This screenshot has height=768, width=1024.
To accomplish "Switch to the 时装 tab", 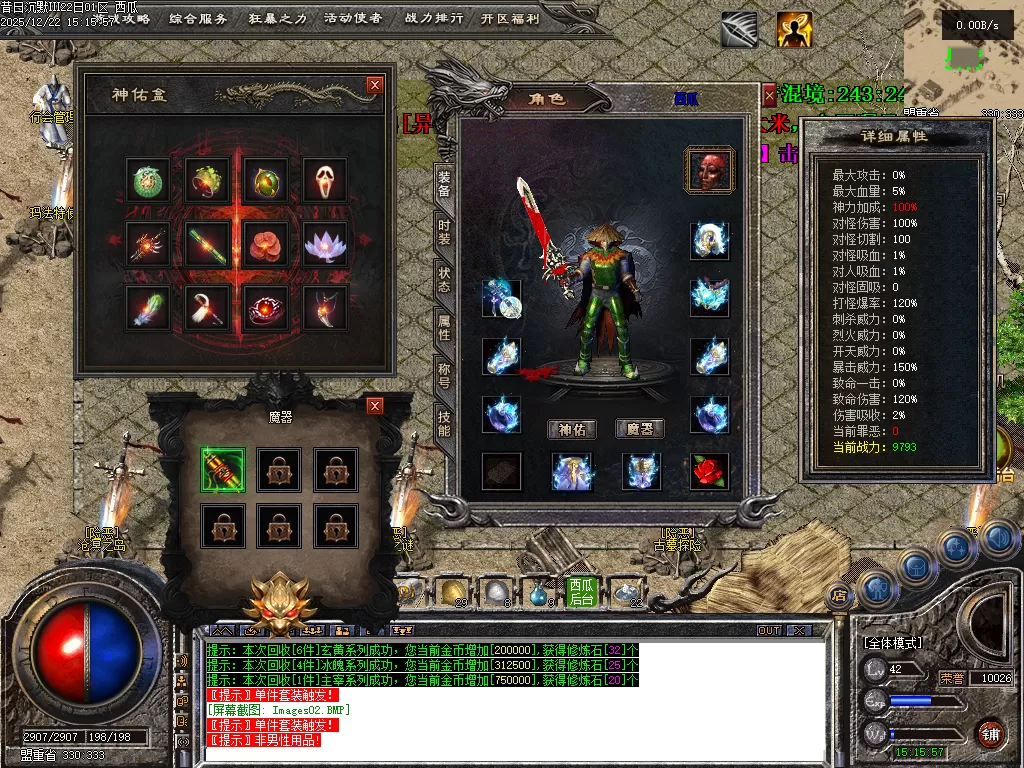I will coord(445,233).
